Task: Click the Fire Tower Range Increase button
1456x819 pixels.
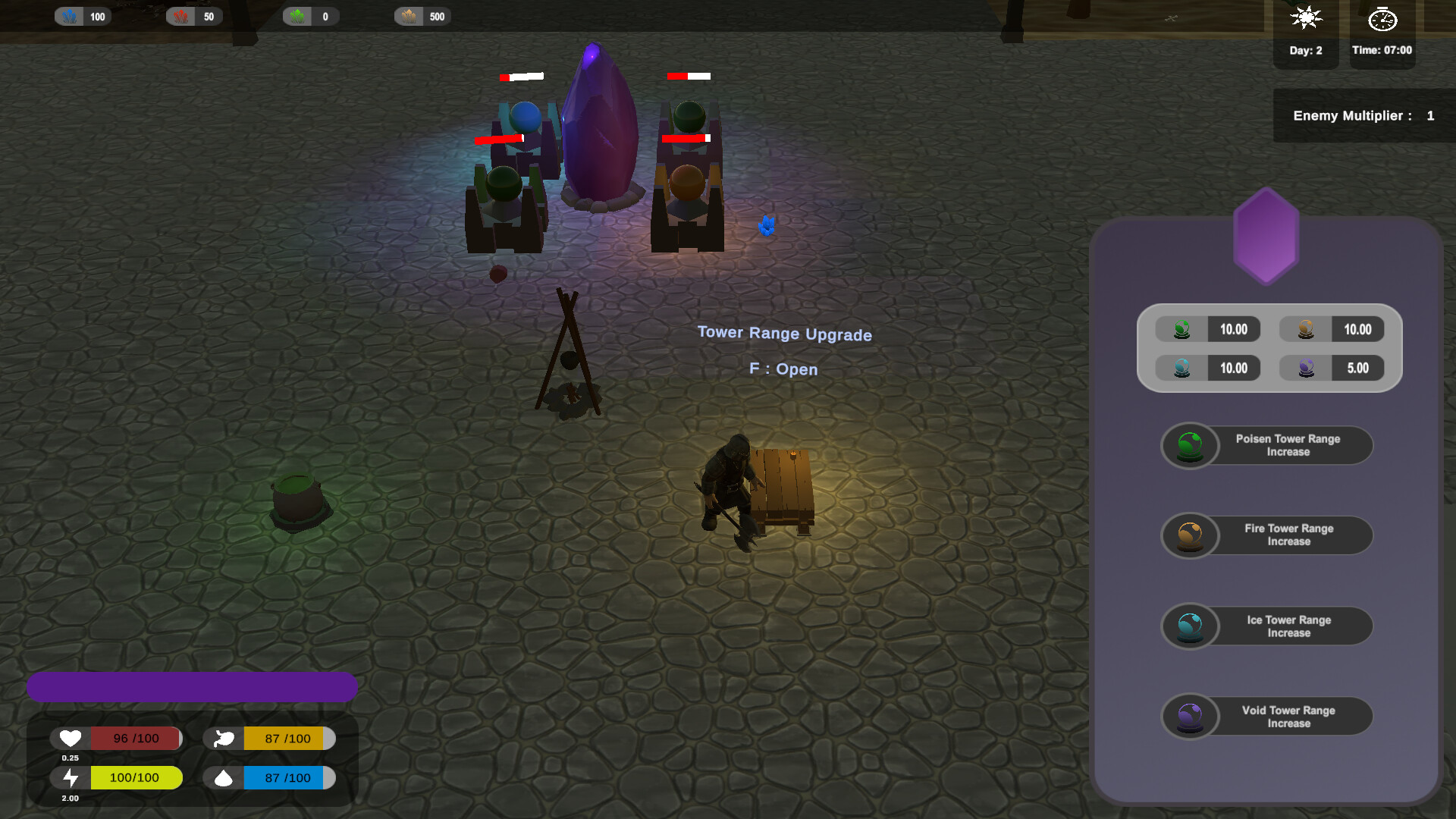Action: coord(1266,535)
